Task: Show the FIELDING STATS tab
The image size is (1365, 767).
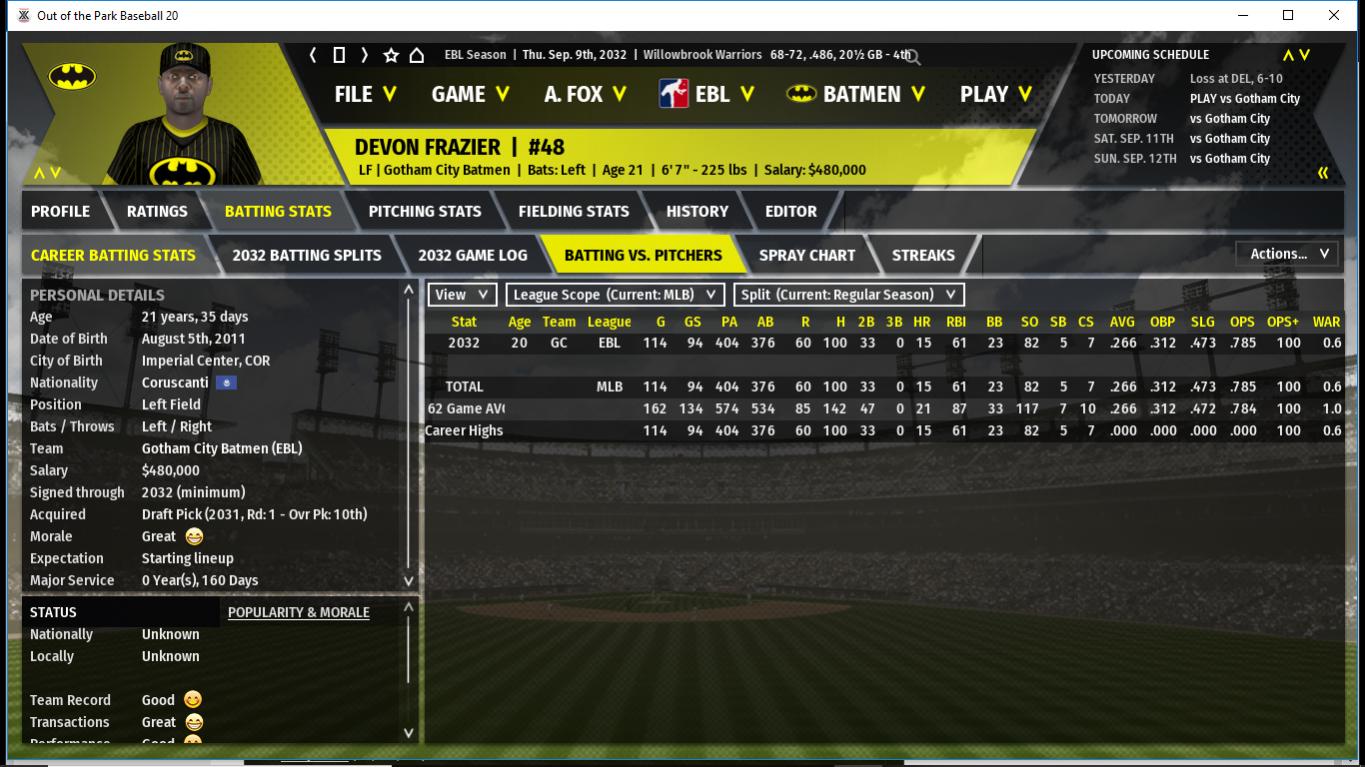Action: tap(574, 211)
